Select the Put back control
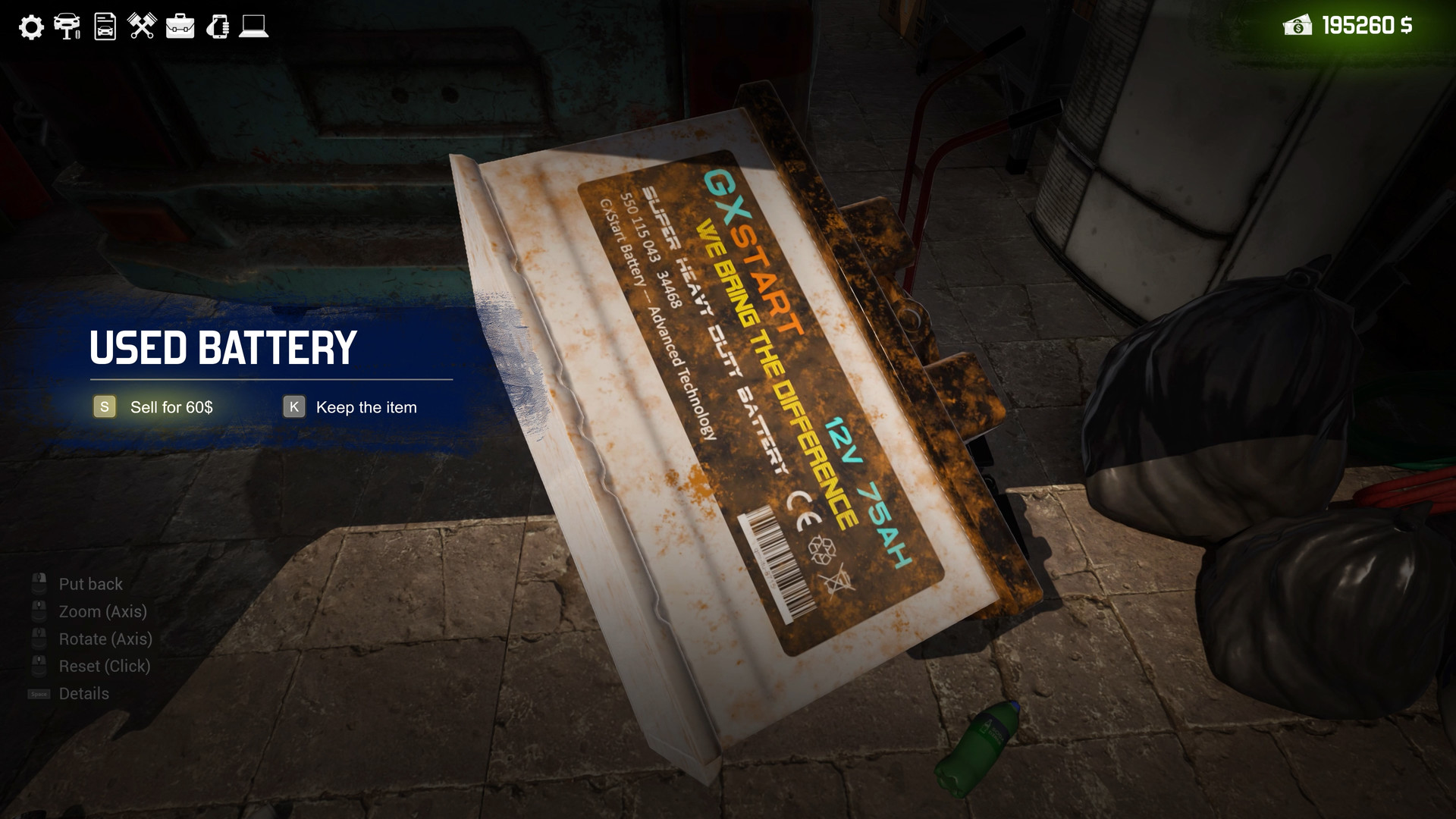This screenshot has height=819, width=1456. point(91,584)
